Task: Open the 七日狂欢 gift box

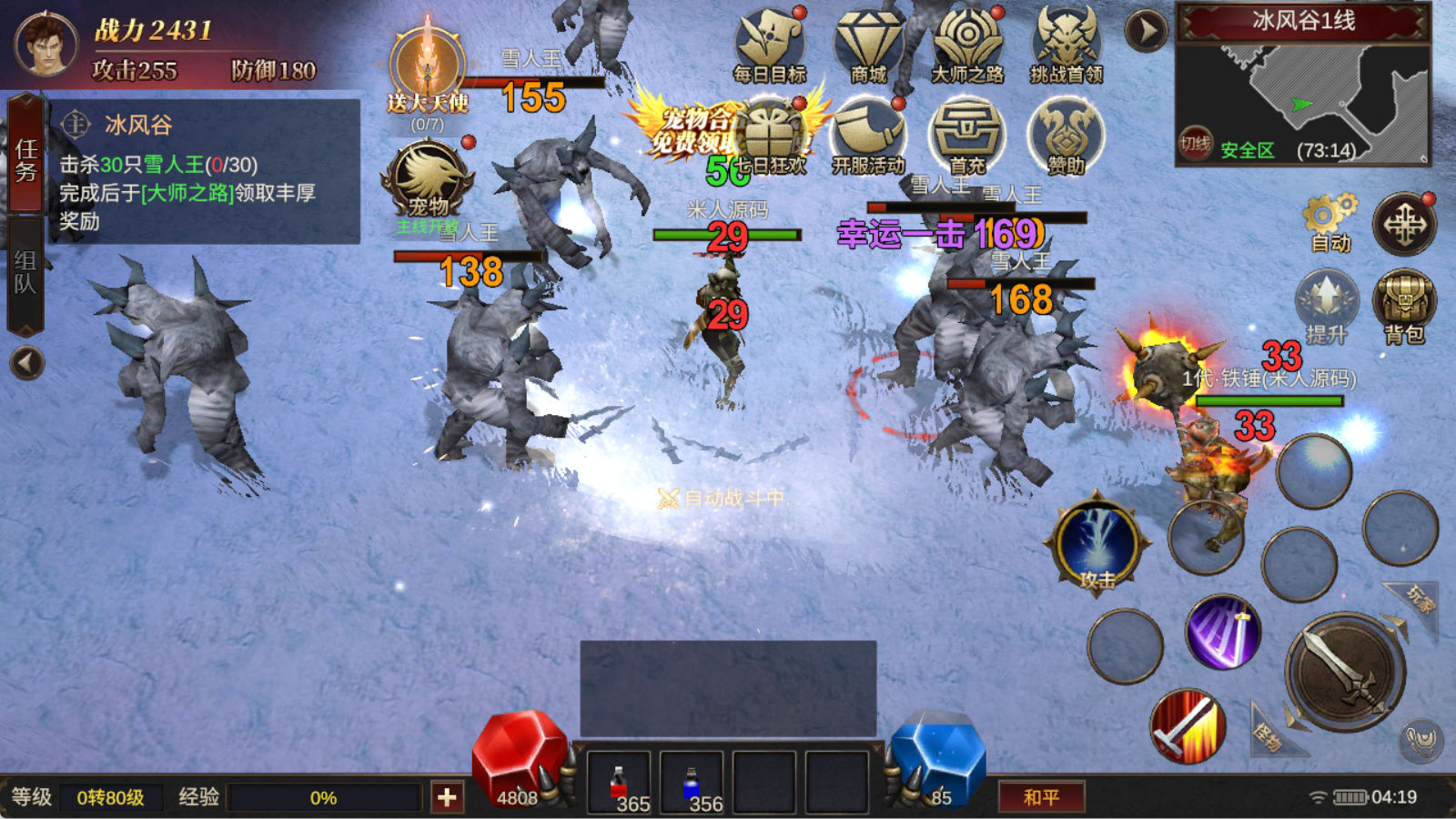Action: click(x=772, y=138)
